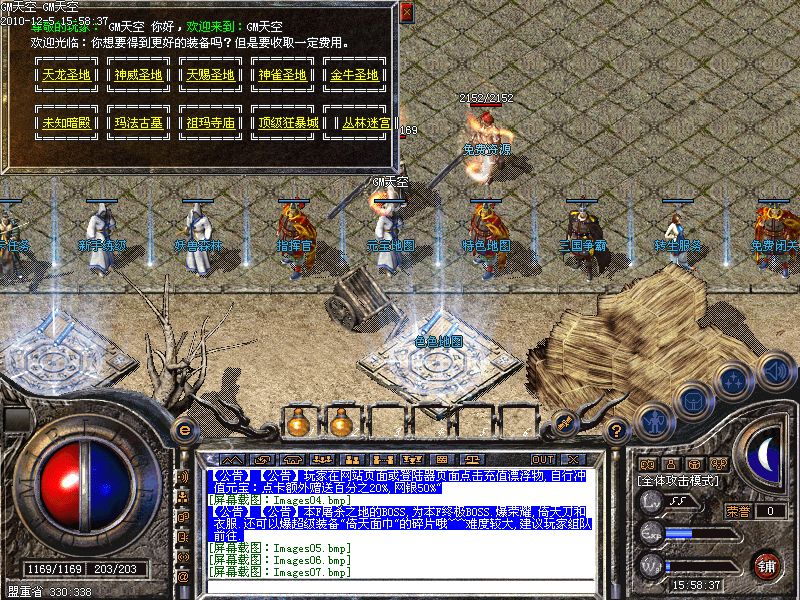The height and width of the screenshot is (600, 800).
Task: Choose the 神雀圣地 destination
Action: pos(282,75)
